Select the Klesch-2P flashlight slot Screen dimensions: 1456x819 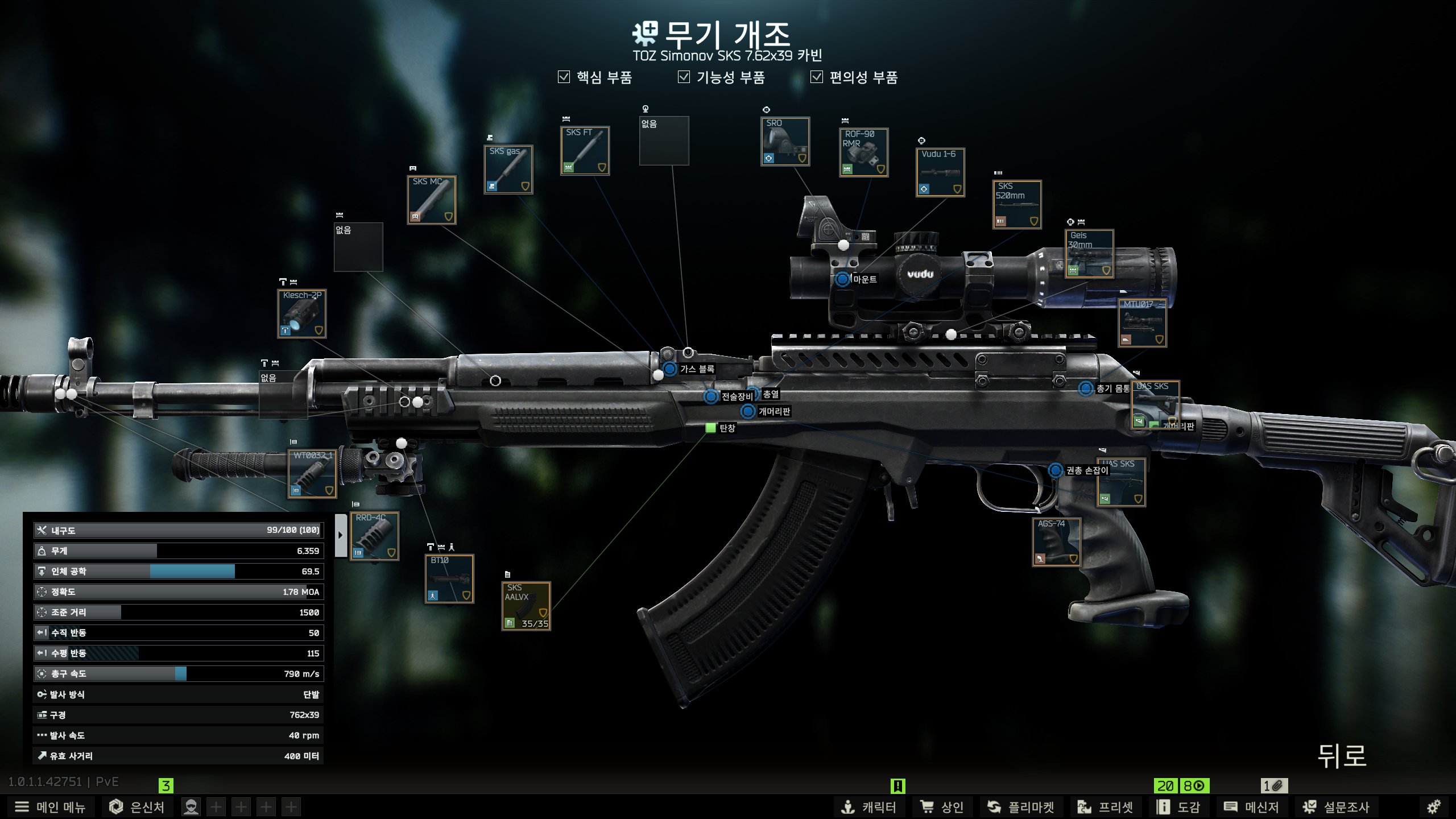pyautogui.click(x=301, y=313)
